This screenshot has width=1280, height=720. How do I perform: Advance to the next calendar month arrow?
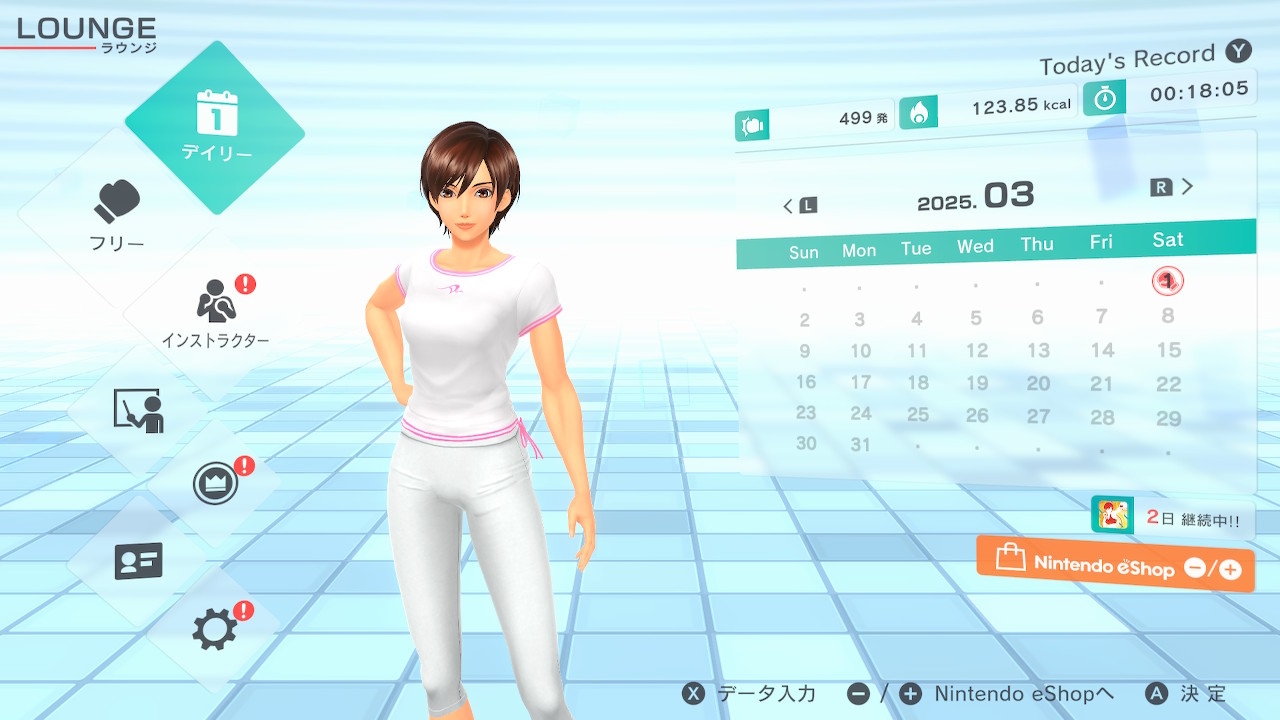(1174, 187)
